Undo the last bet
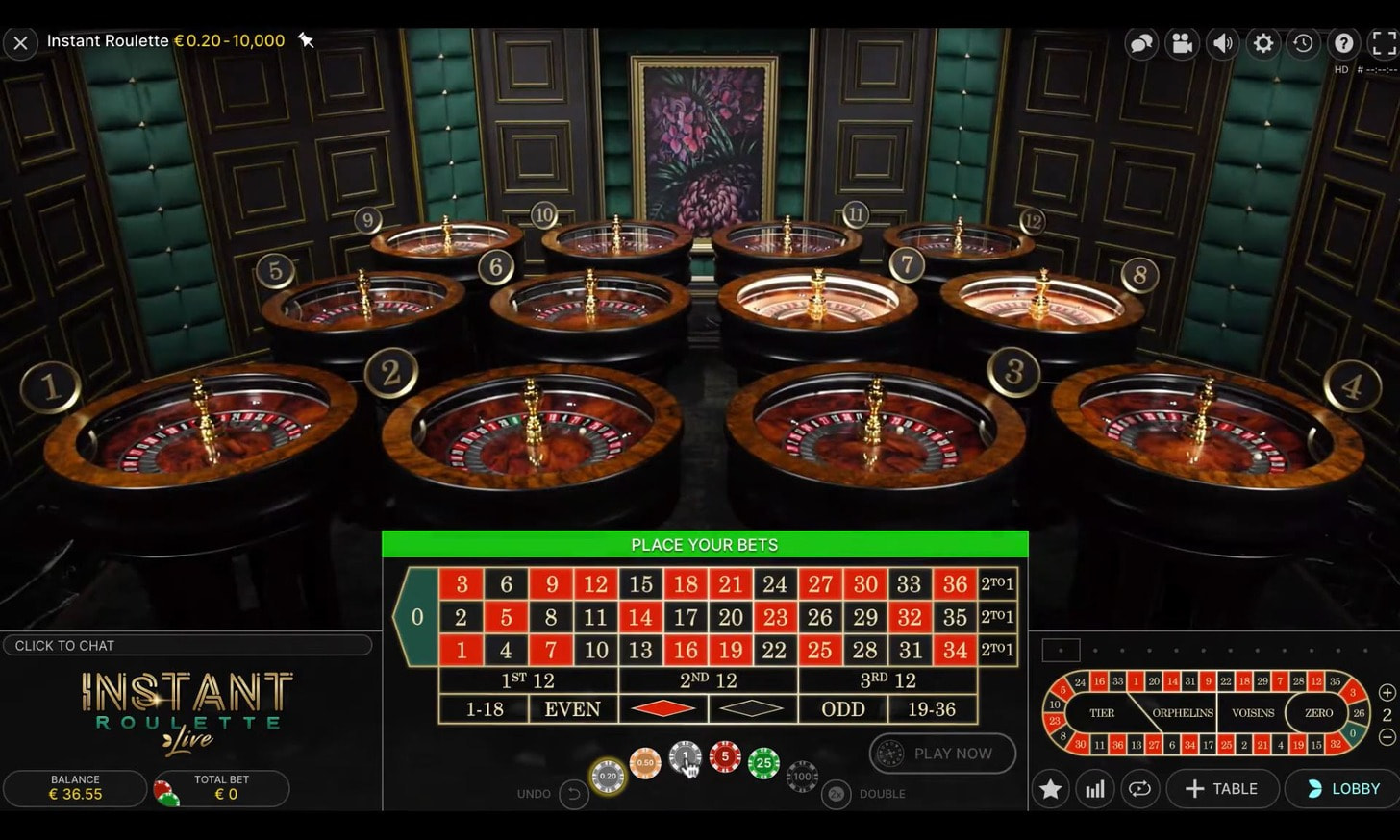This screenshot has height=840, width=1400. tap(573, 794)
